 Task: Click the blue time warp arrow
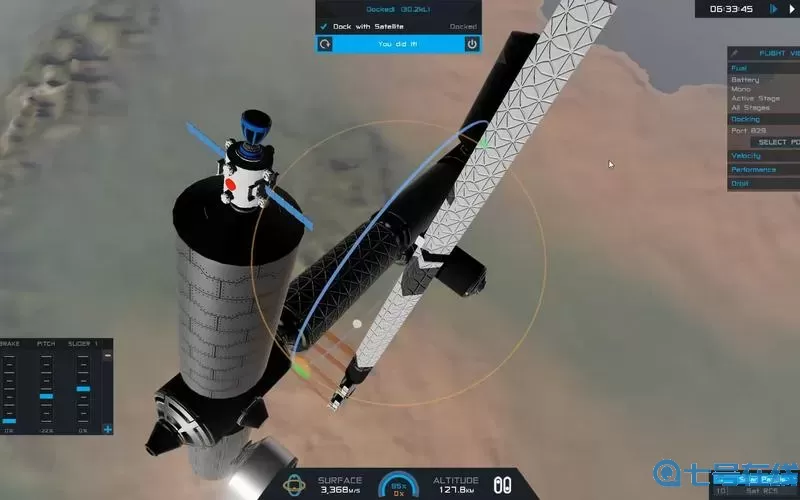774,8
